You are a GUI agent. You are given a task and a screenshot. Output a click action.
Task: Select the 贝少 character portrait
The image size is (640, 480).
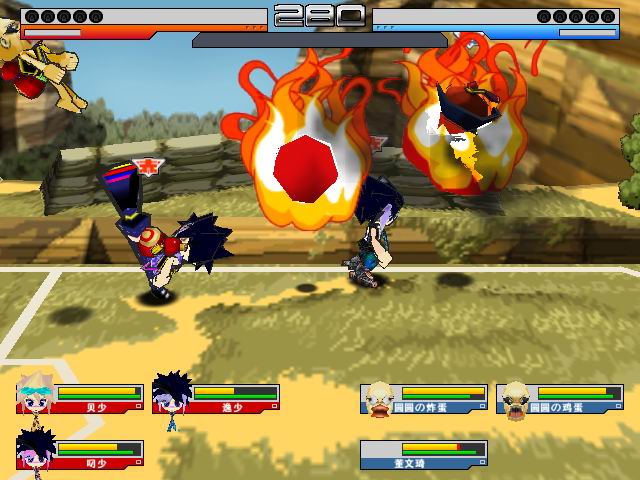[x=37, y=397]
